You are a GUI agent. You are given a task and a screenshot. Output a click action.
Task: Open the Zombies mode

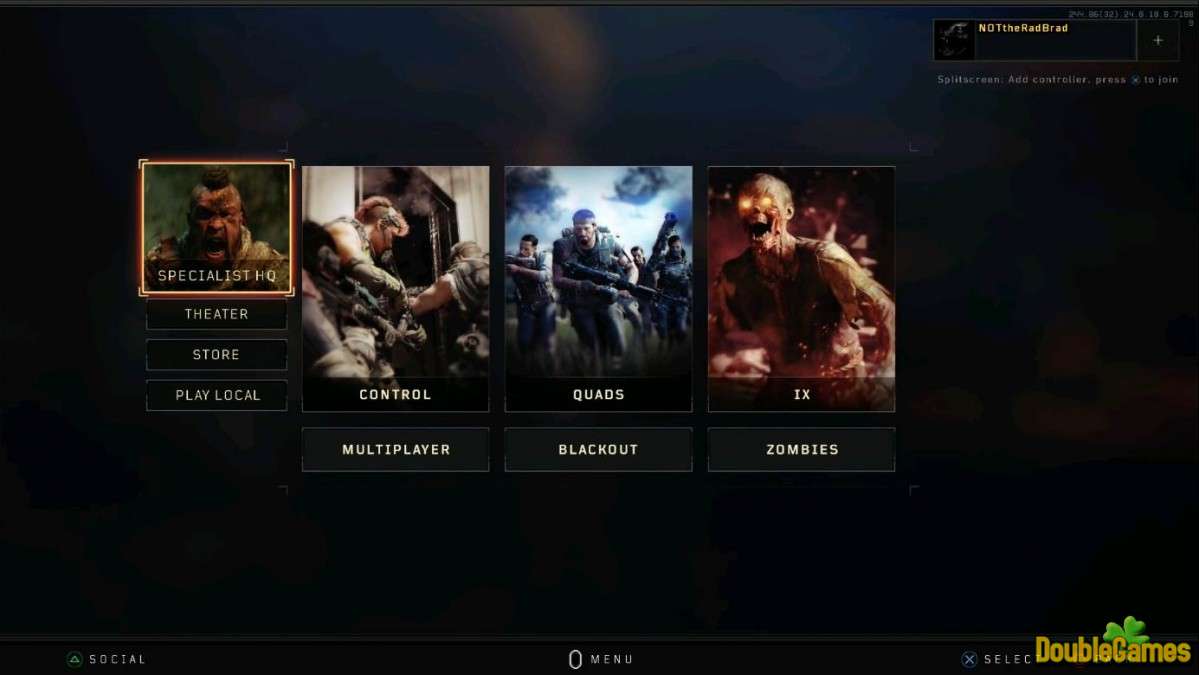[801, 450]
